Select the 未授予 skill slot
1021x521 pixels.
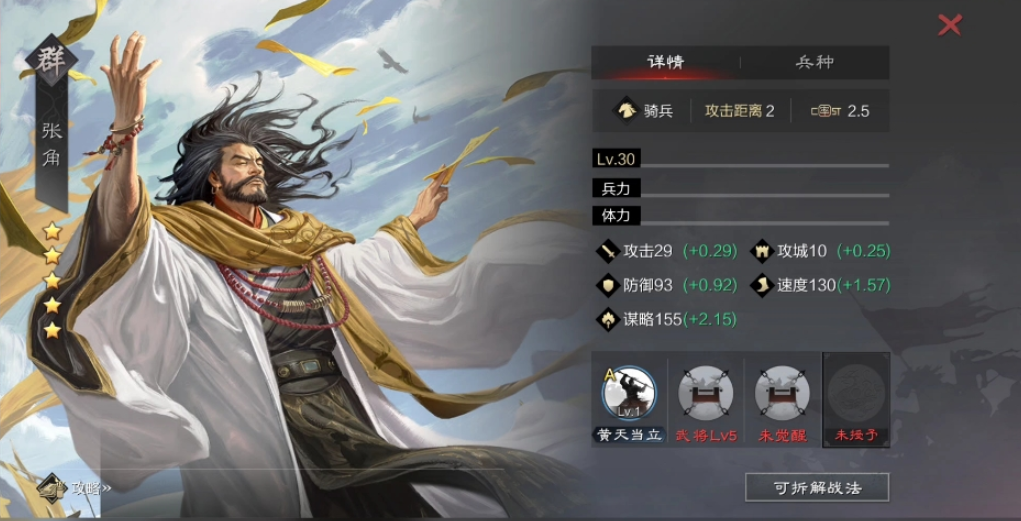point(856,395)
